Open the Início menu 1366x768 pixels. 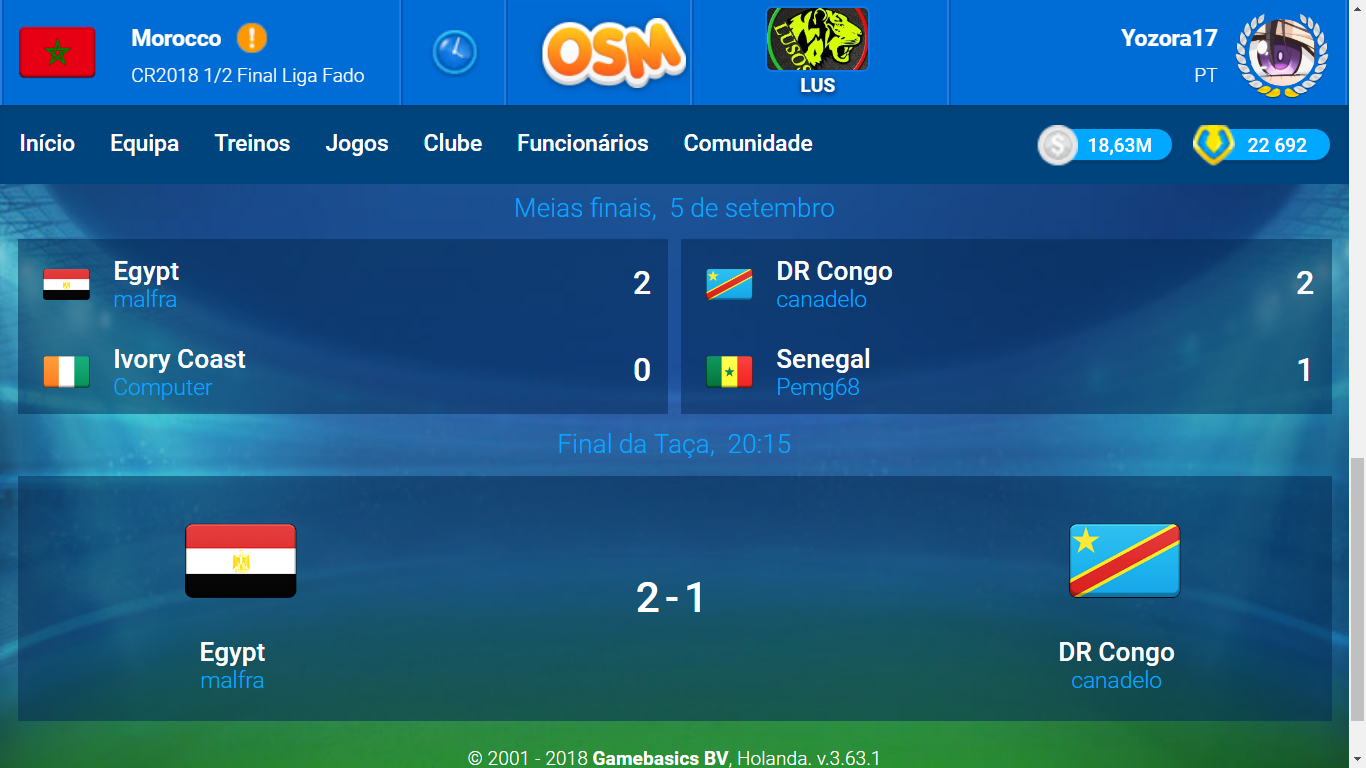point(47,144)
